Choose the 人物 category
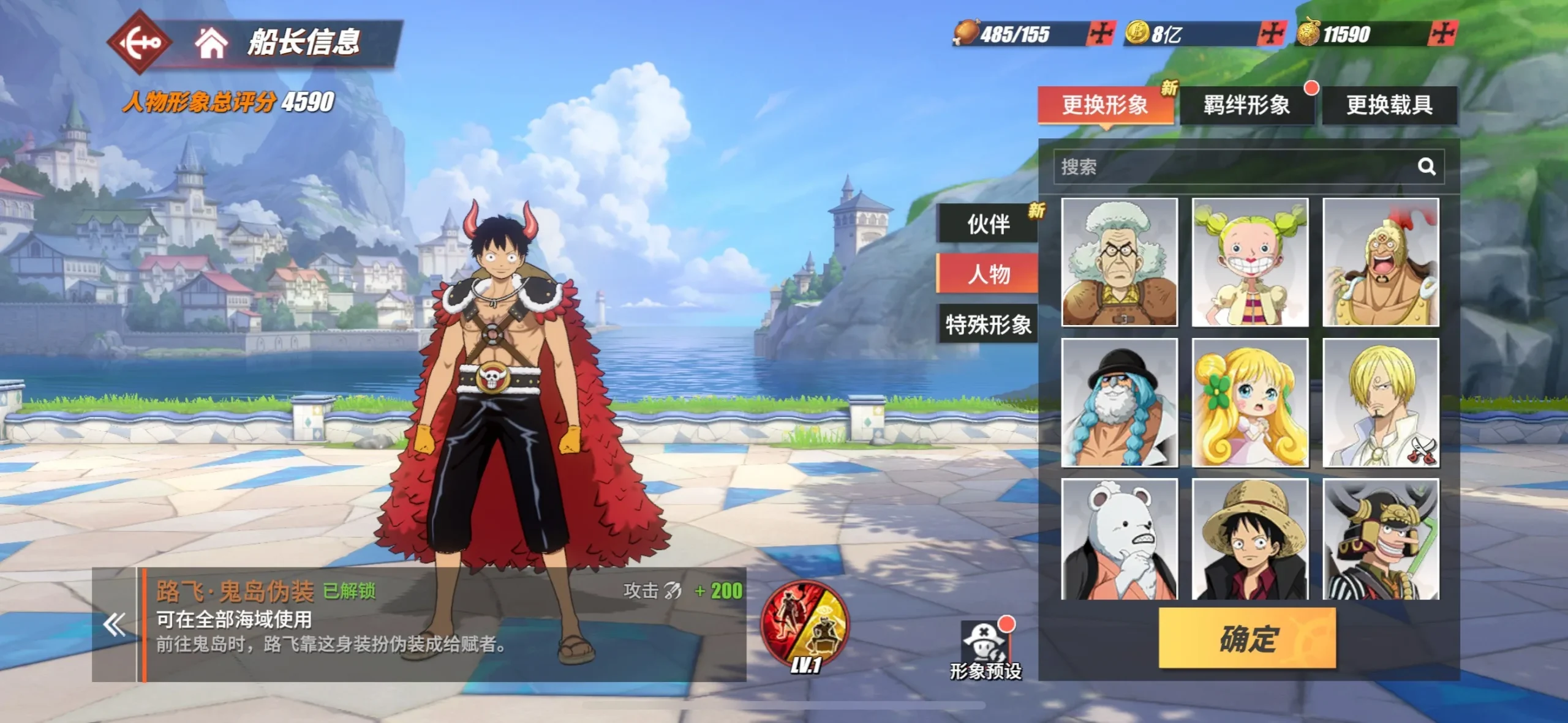 click(988, 274)
